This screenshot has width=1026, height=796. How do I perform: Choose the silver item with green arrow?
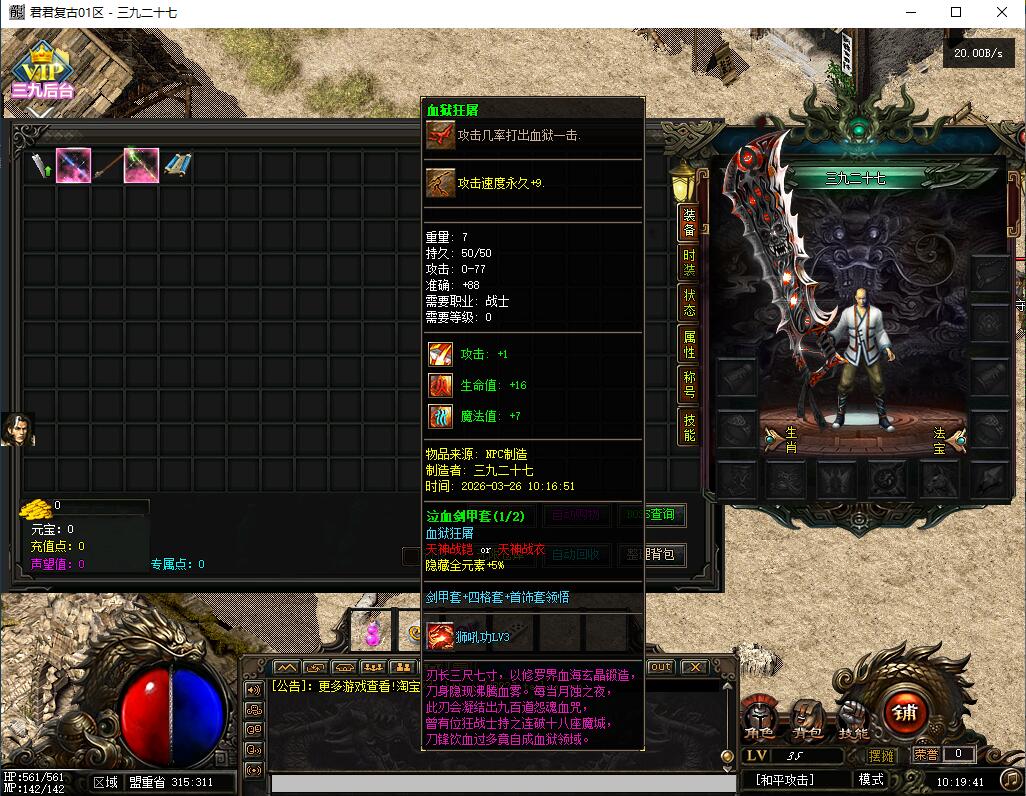click(40, 165)
